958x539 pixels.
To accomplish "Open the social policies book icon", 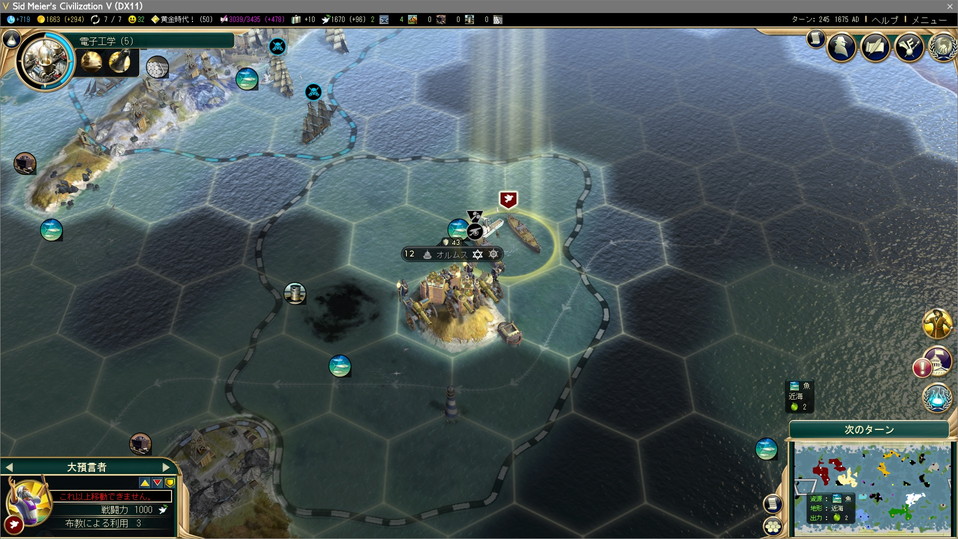I will coord(875,46).
